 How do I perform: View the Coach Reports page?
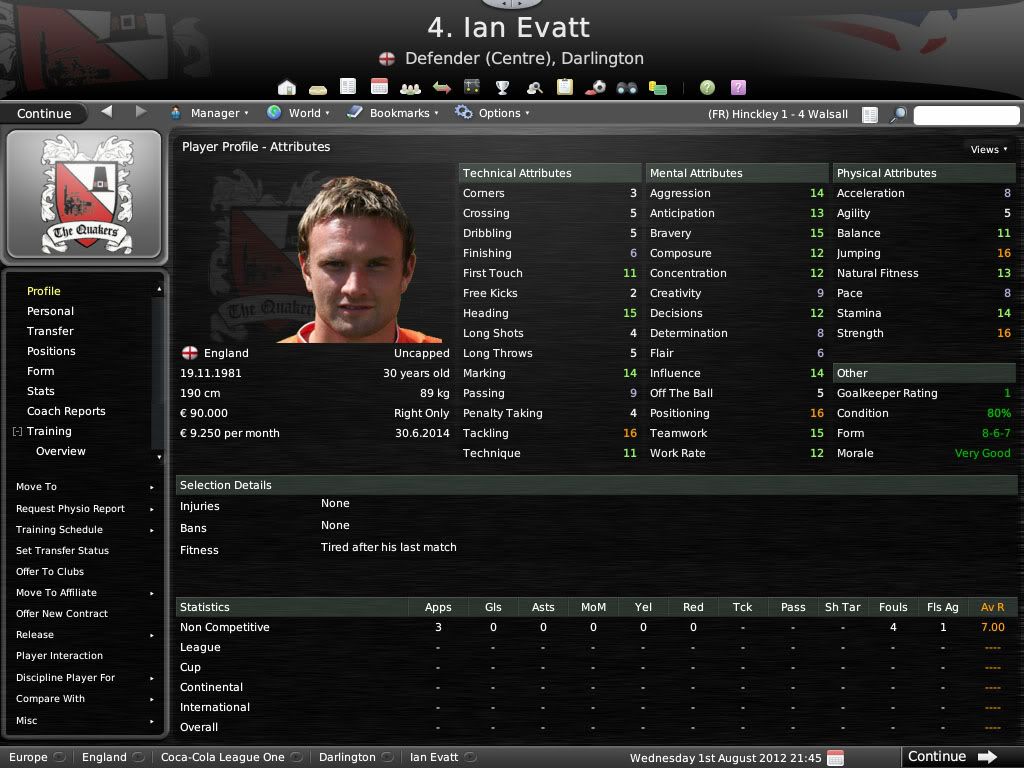[66, 411]
